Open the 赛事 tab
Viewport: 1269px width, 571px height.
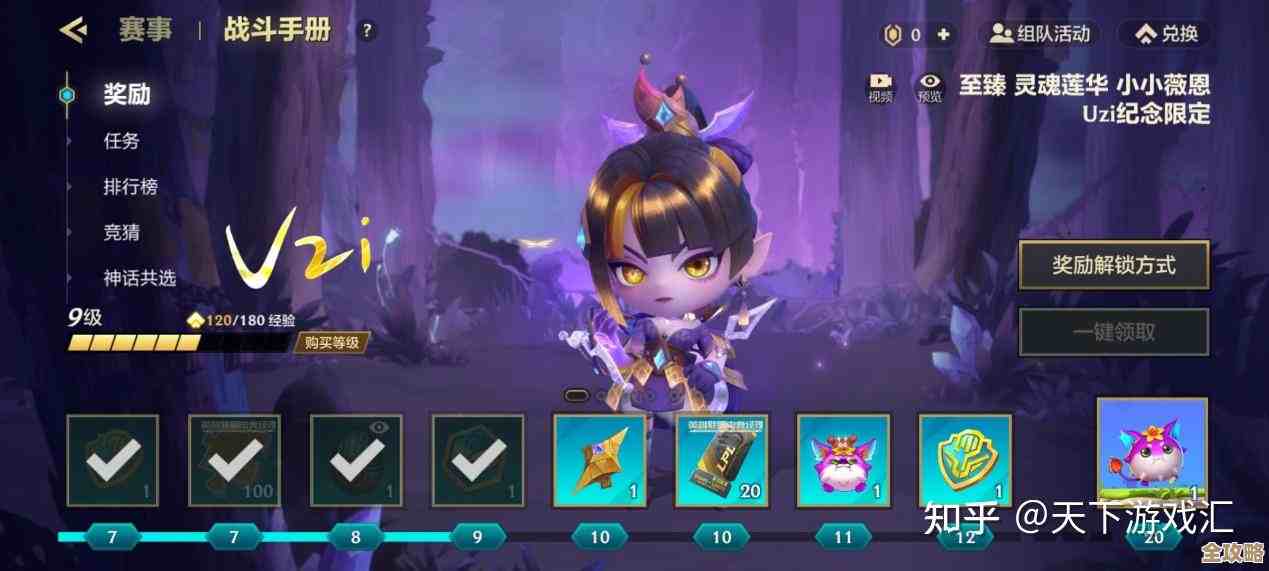[145, 31]
